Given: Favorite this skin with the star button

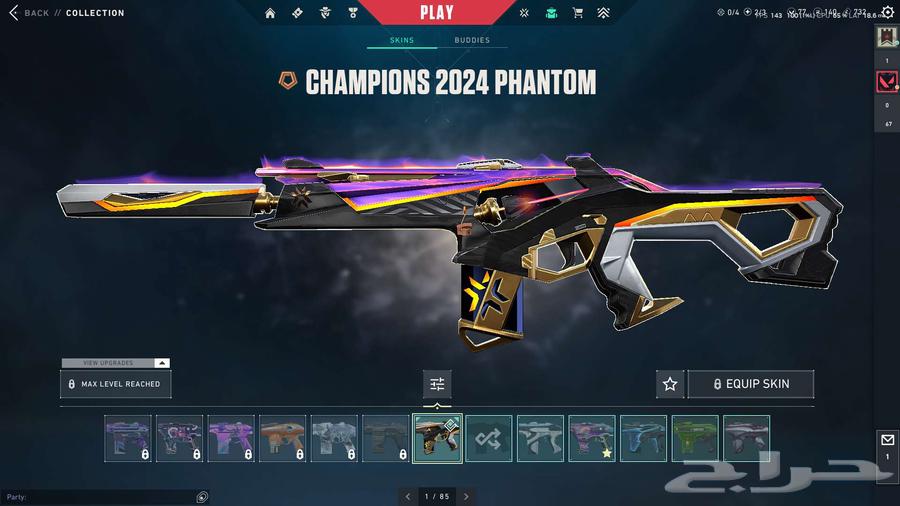Looking at the screenshot, I should tap(670, 384).
